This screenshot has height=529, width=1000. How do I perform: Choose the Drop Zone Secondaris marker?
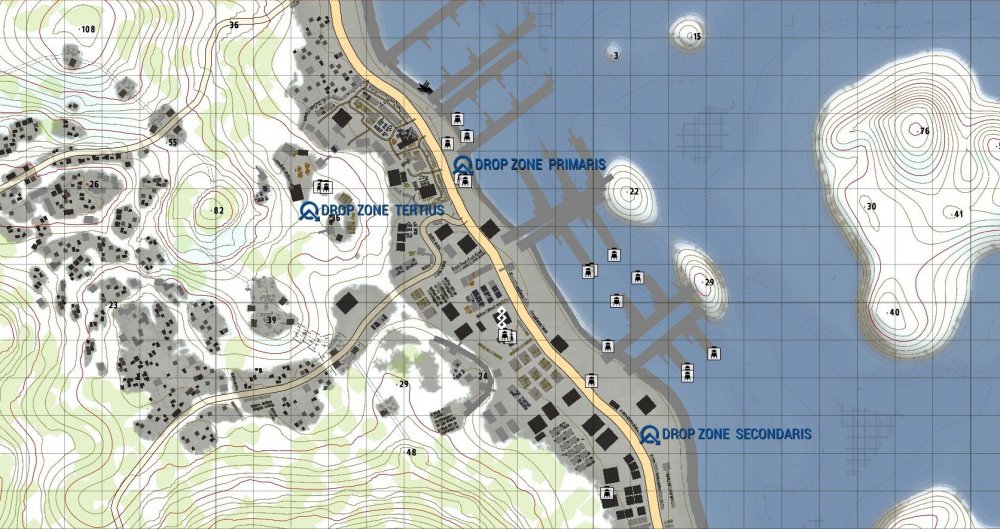tap(650, 434)
